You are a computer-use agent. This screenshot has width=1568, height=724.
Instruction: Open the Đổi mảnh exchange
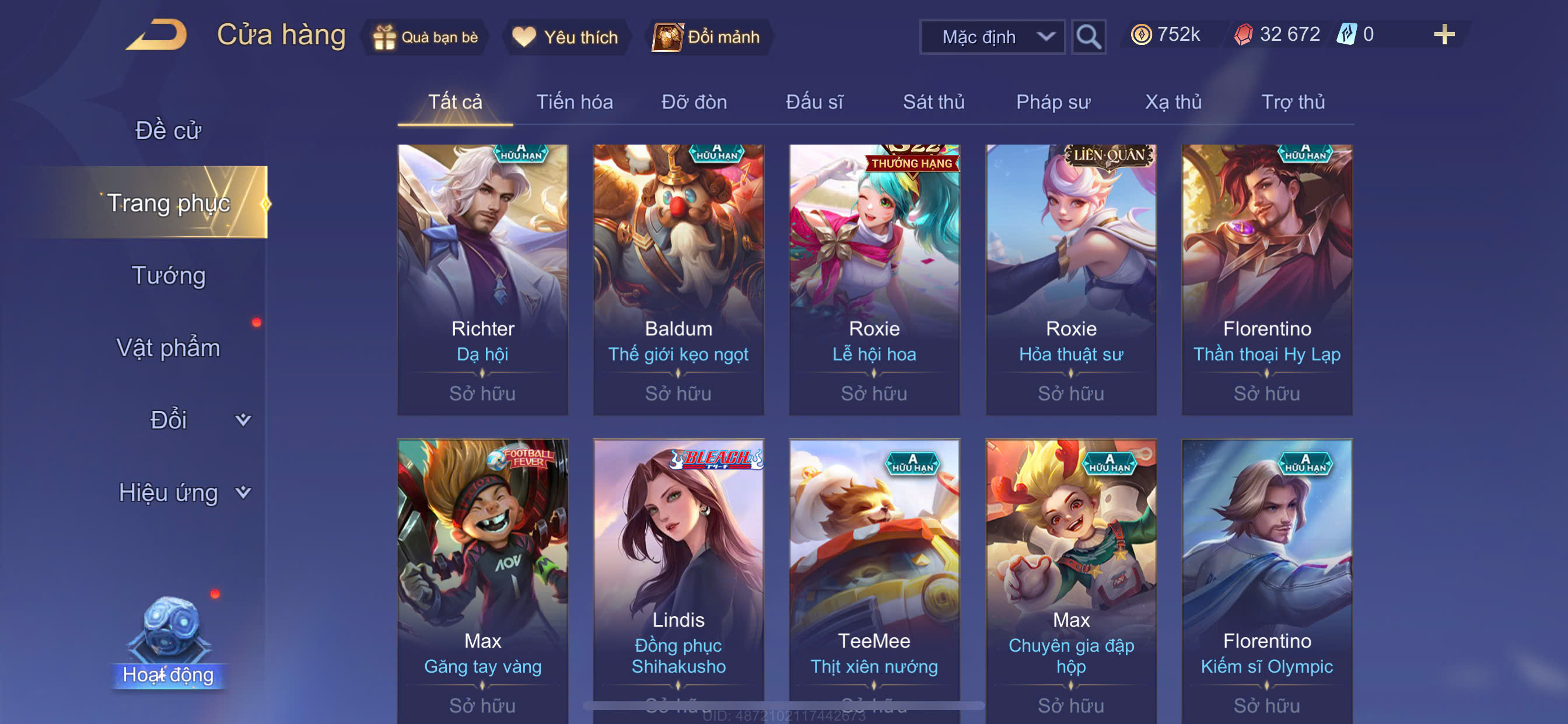click(706, 37)
